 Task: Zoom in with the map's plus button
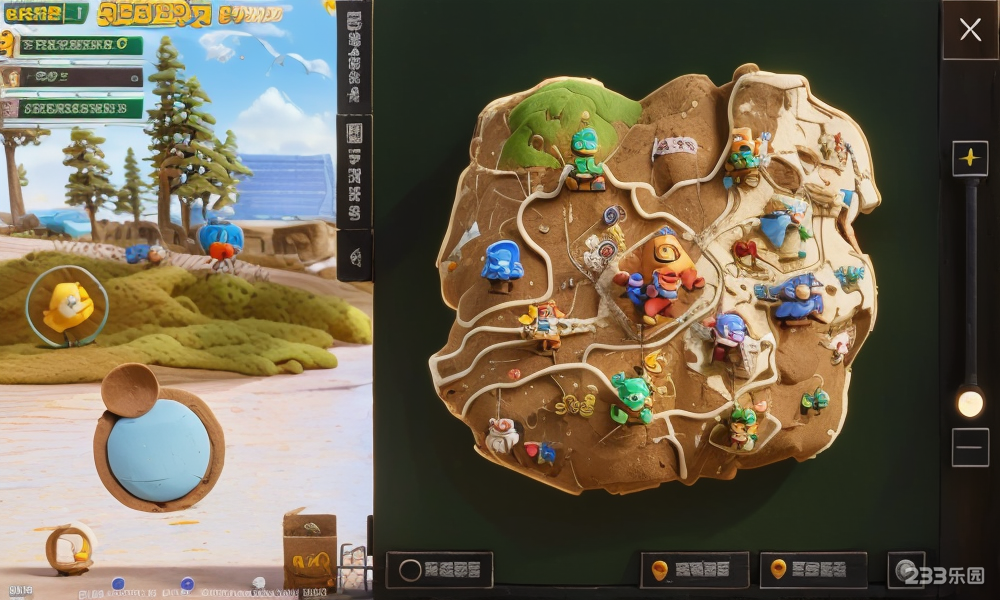969,158
